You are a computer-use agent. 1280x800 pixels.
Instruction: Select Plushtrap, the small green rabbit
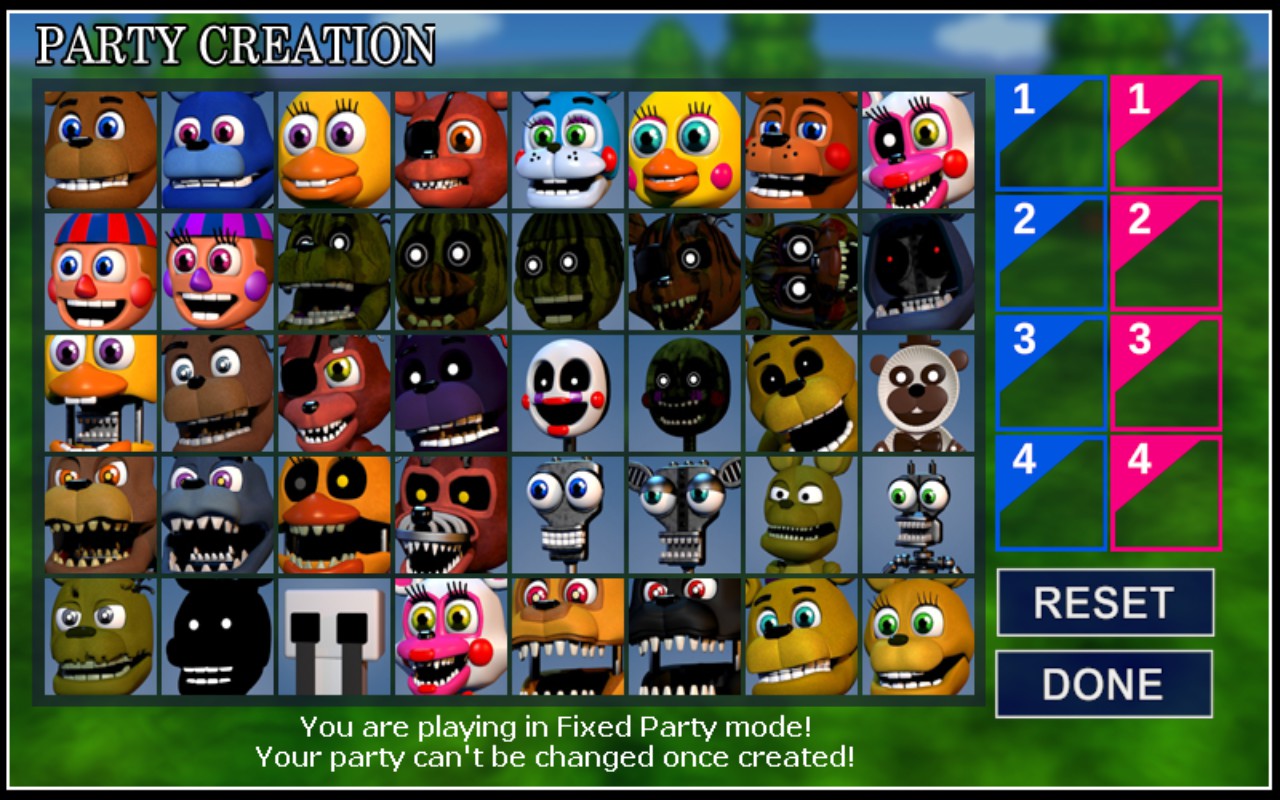[x=800, y=513]
